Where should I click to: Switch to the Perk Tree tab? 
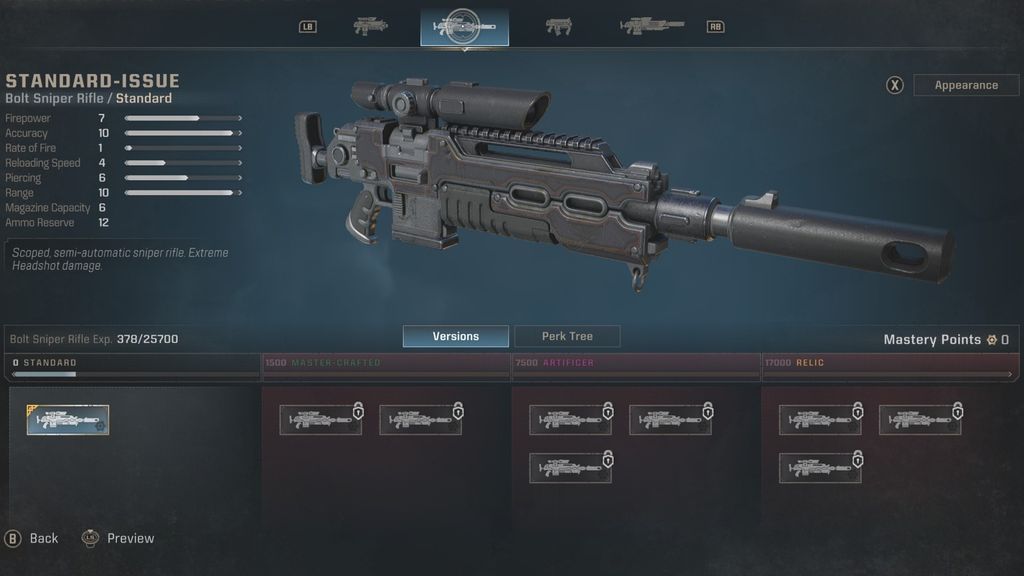pos(567,337)
